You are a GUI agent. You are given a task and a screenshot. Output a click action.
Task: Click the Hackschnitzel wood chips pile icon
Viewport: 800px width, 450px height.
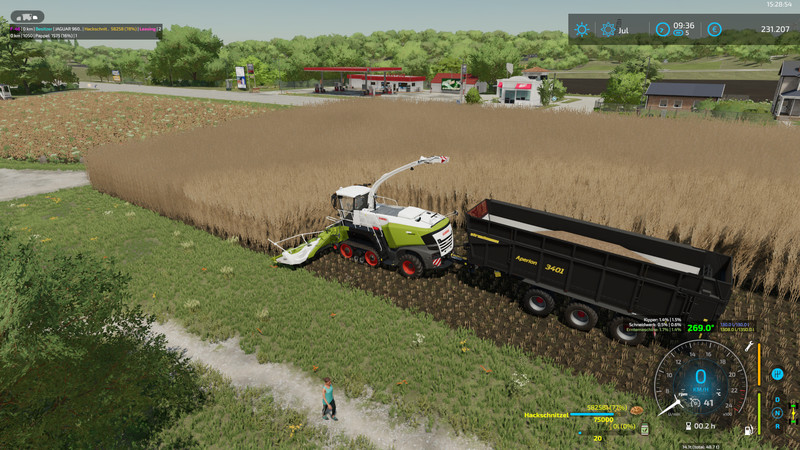635,409
